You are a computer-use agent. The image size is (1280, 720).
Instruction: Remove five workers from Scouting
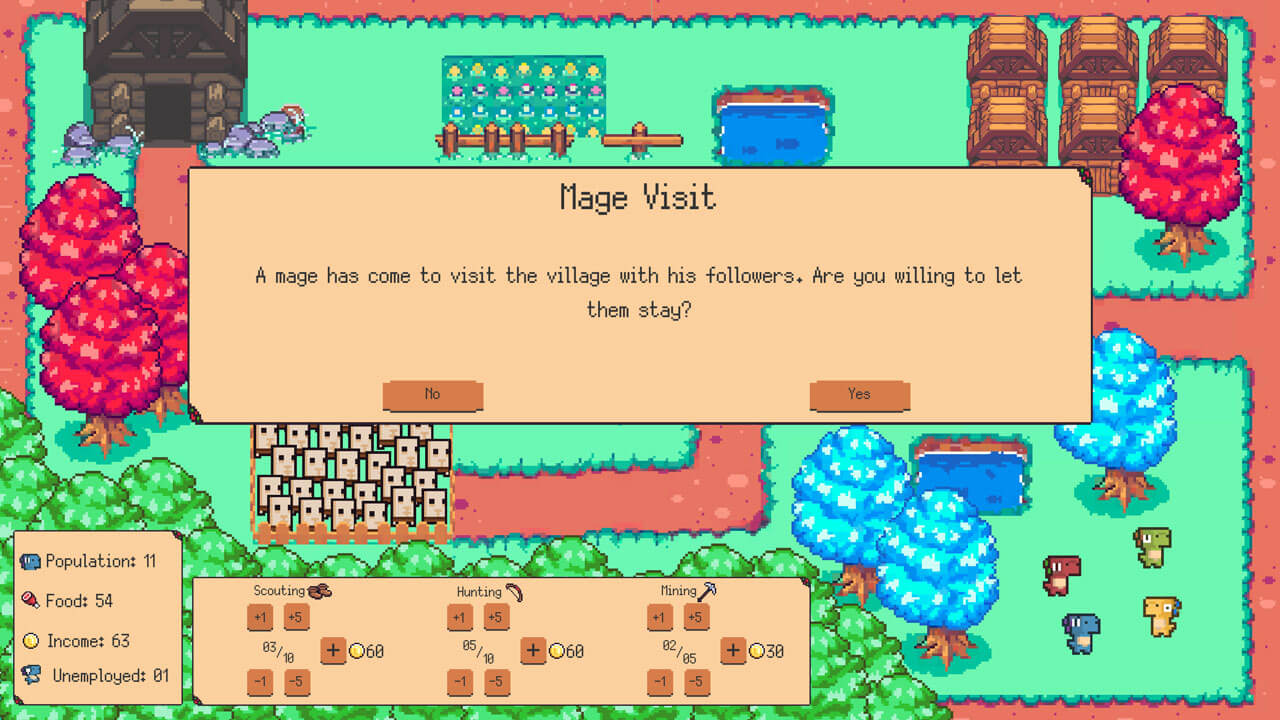[x=296, y=683]
